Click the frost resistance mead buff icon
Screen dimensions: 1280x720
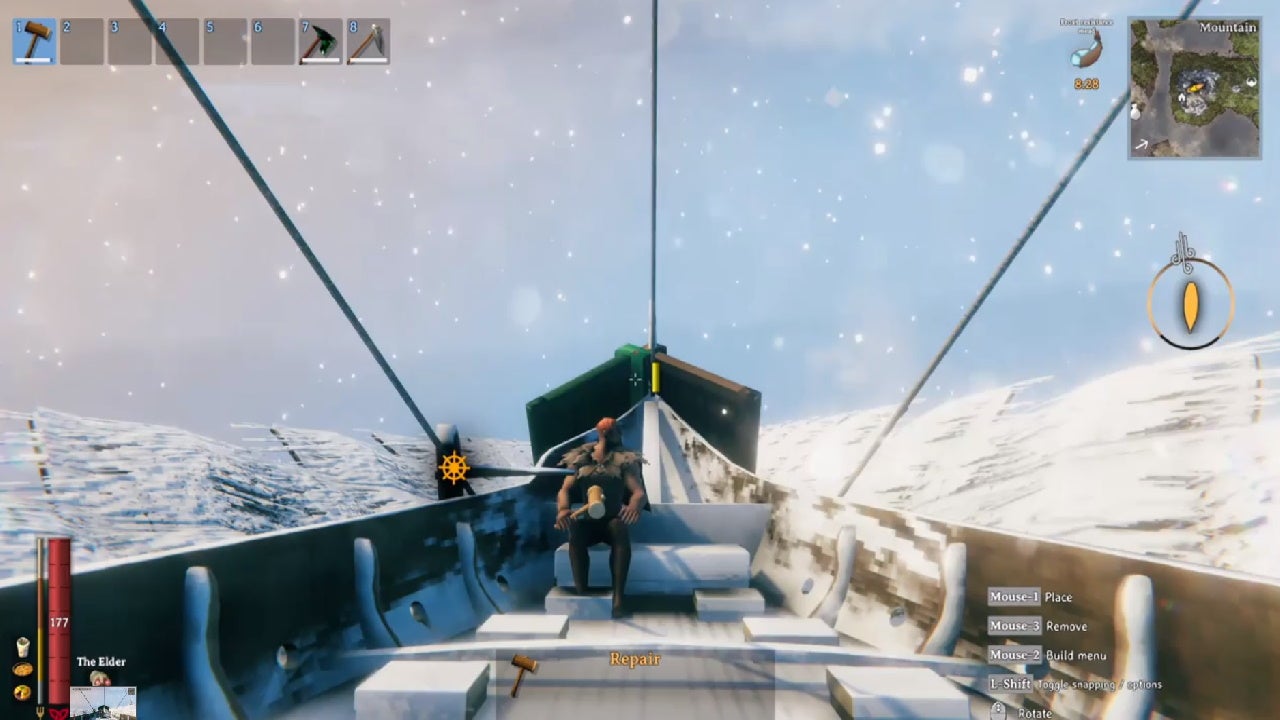click(x=1087, y=52)
